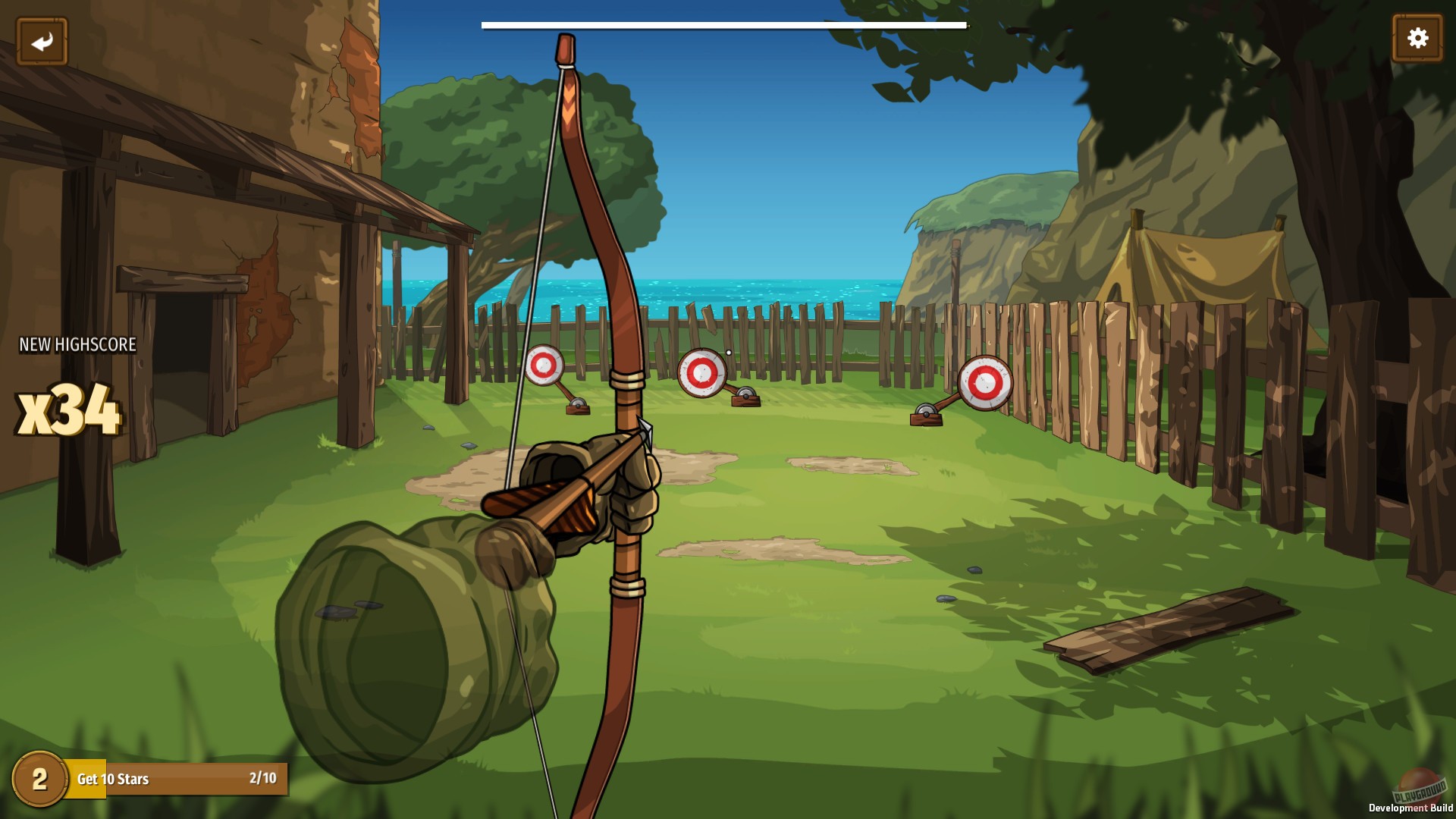Shoot the center archery target
This screenshot has width=1456, height=819.
tap(703, 373)
